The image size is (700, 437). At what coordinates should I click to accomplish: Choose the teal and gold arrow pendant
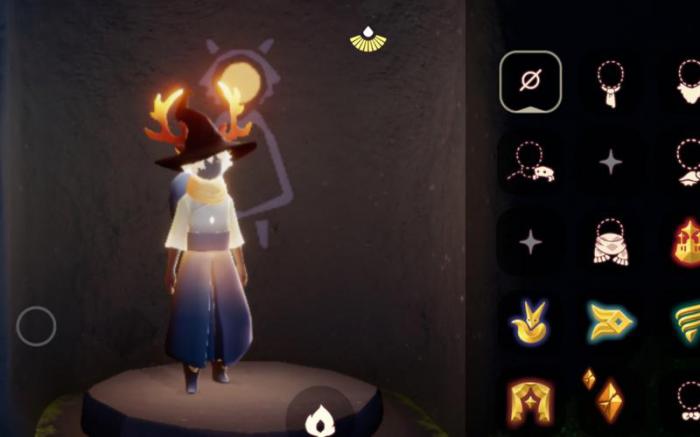610,322
